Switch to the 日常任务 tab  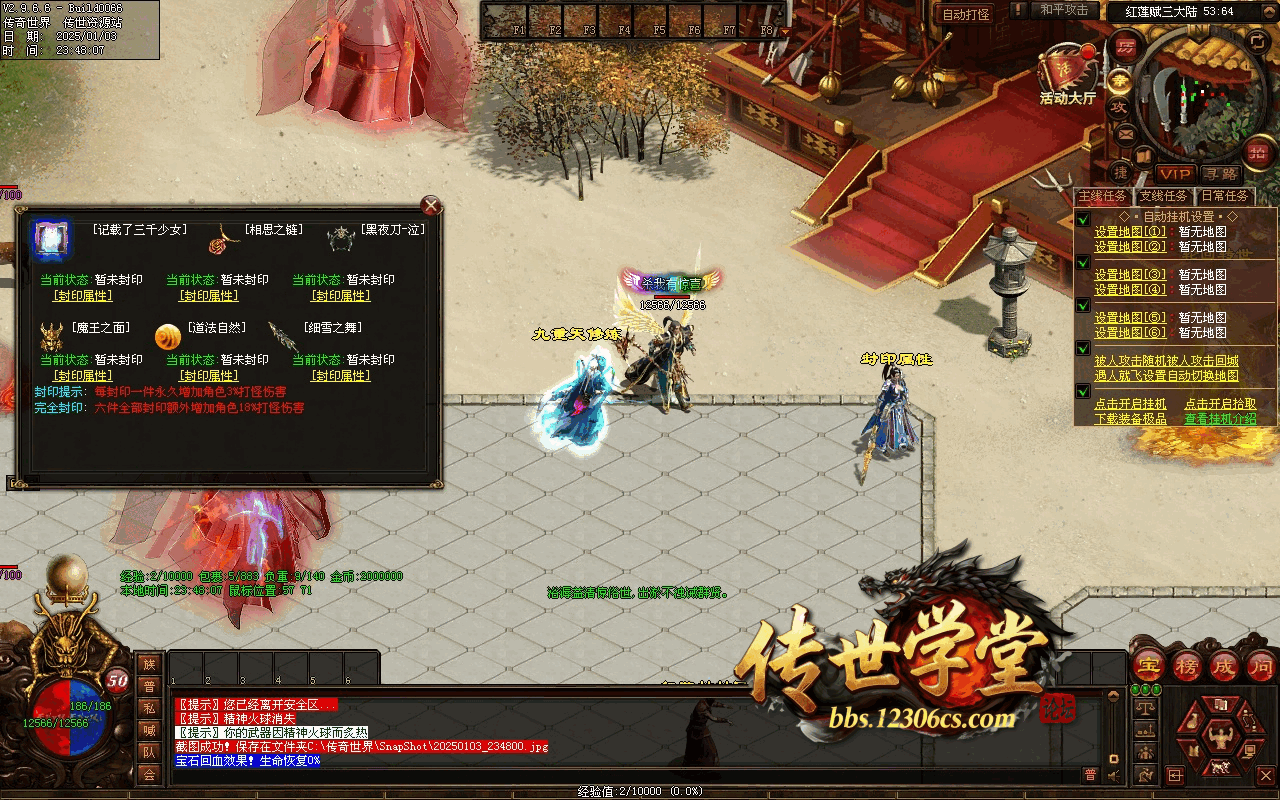pos(1225,196)
